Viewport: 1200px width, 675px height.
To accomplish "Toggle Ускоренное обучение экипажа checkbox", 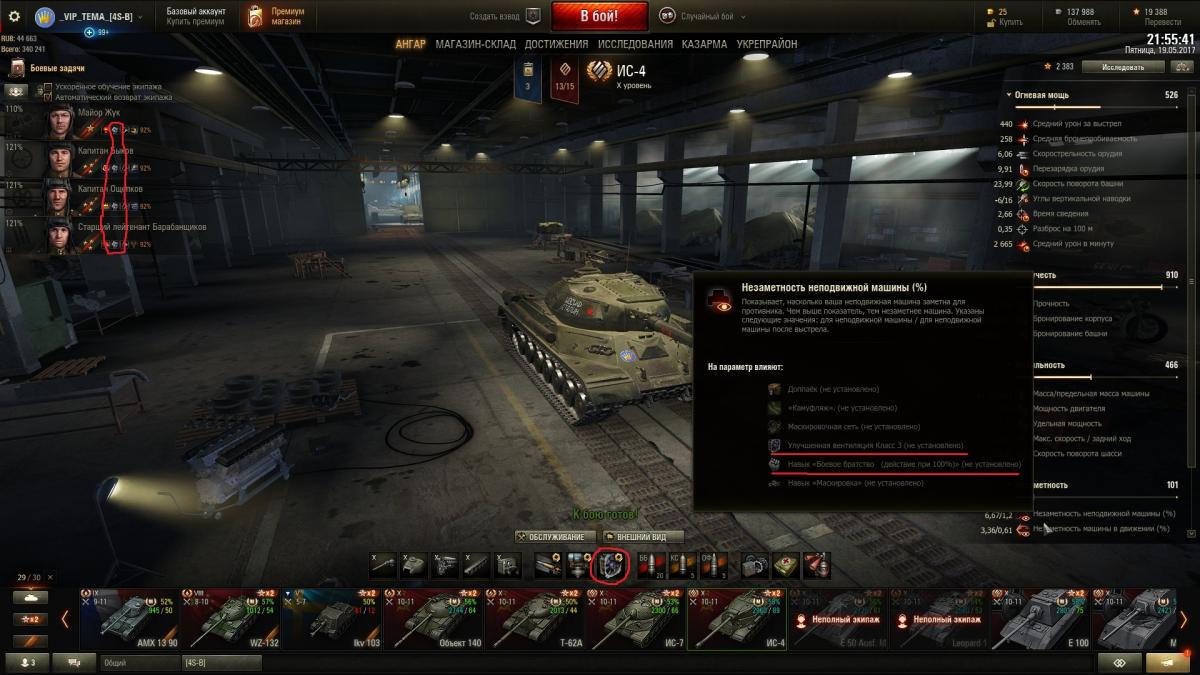I will tap(46, 87).
